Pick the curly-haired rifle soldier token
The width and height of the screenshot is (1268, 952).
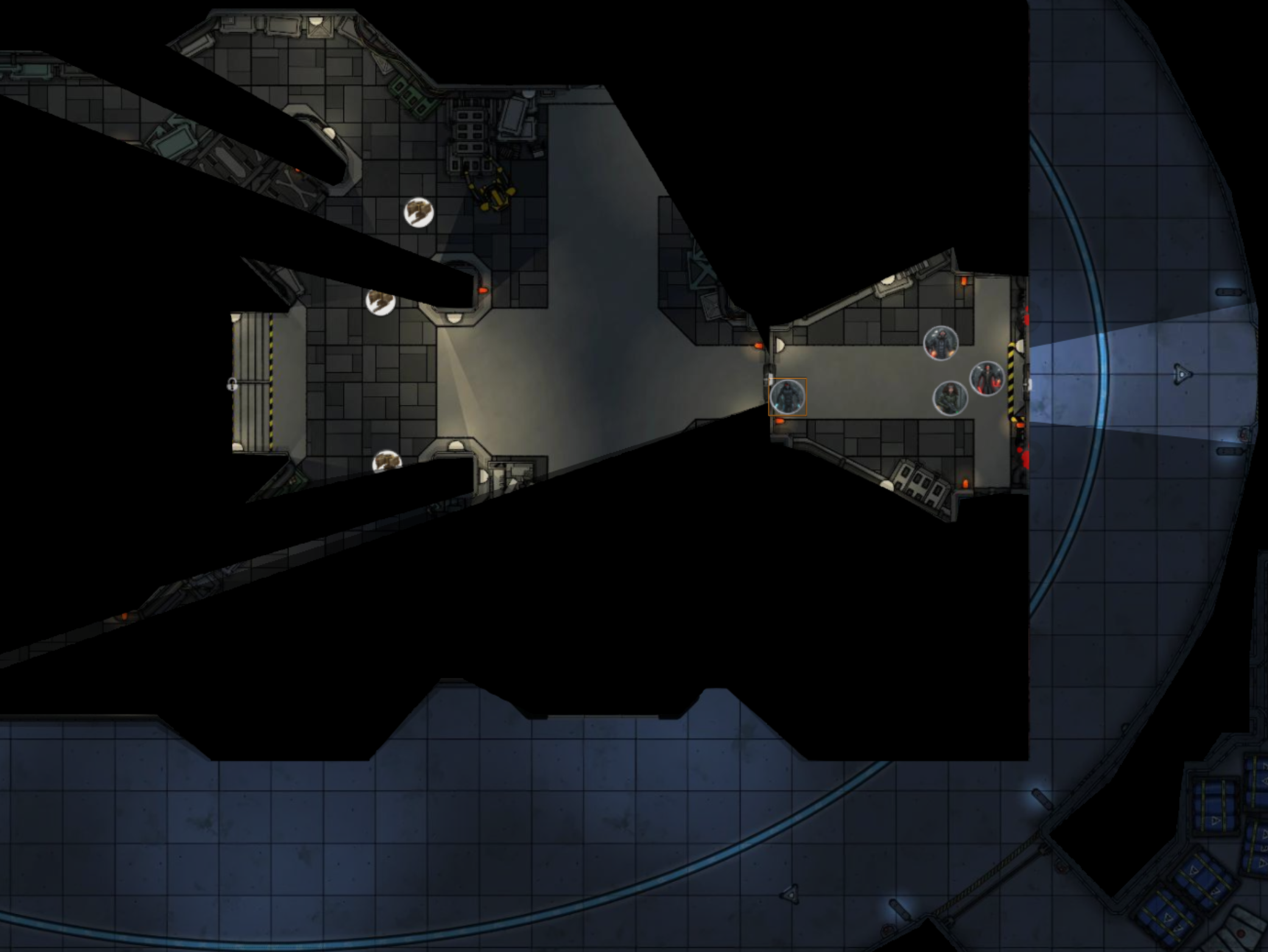[950, 398]
